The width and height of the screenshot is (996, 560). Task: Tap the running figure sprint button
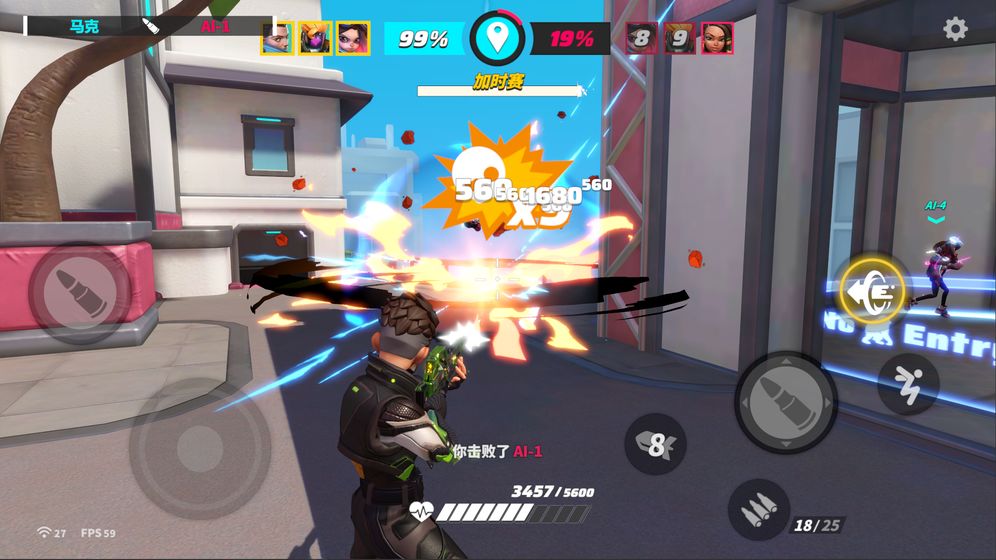point(908,384)
